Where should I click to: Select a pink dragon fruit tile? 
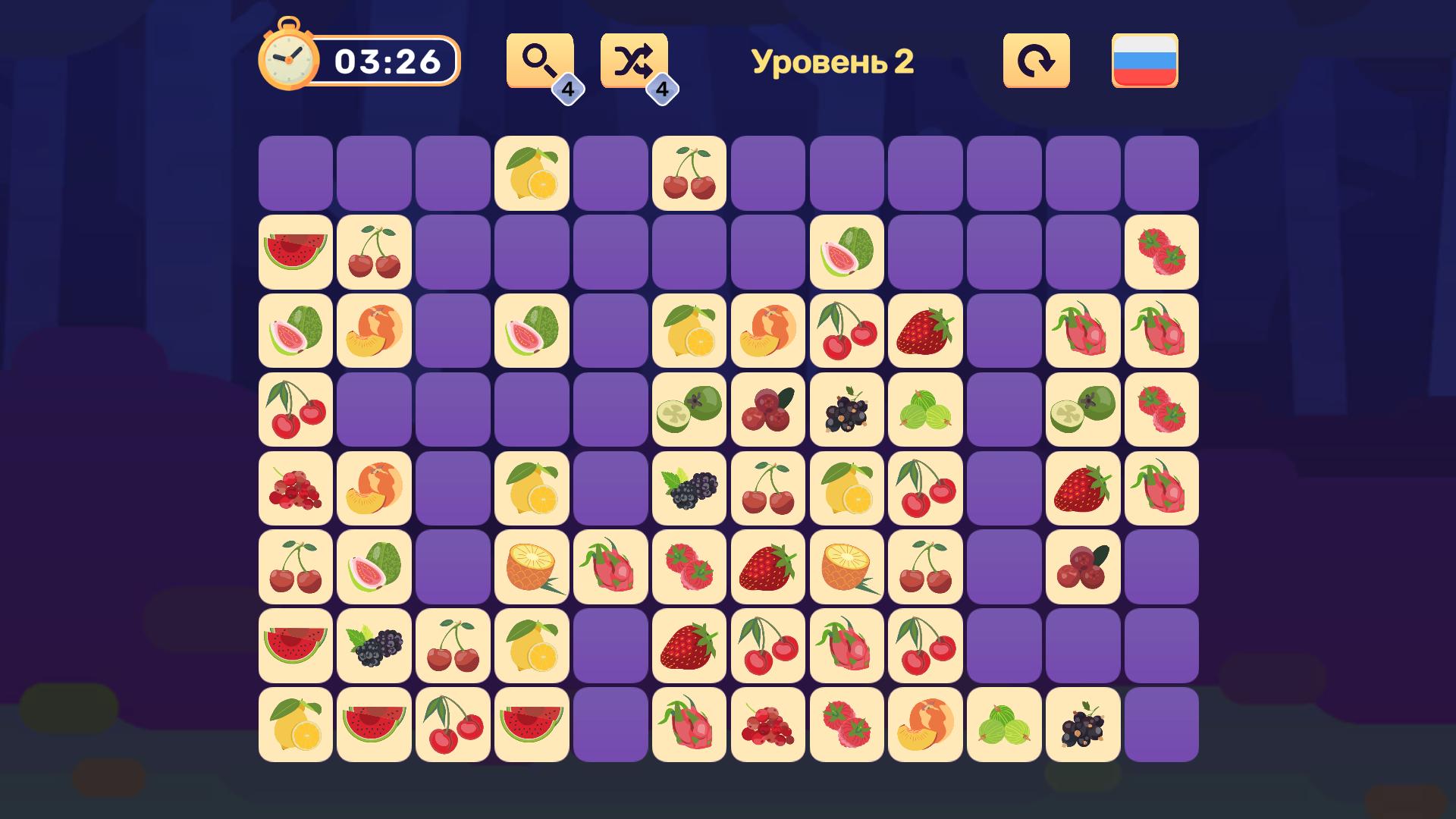1083,331
